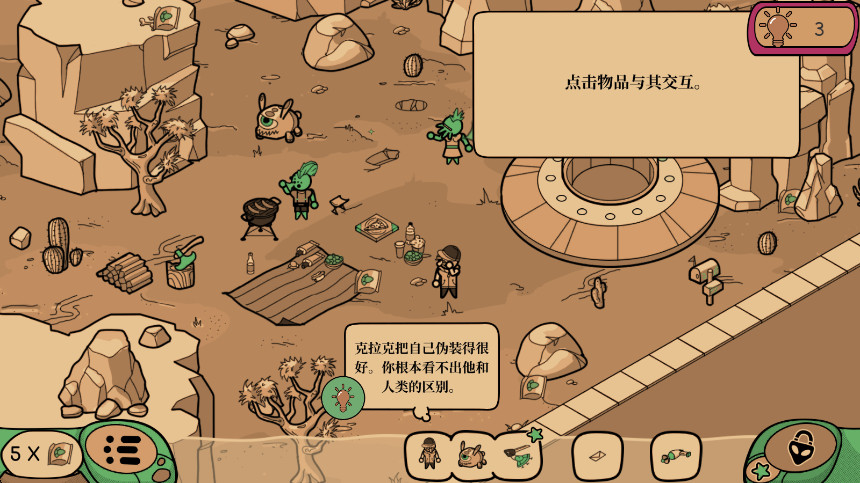
Task: Select the envelope item slot
Action: tap(597, 456)
